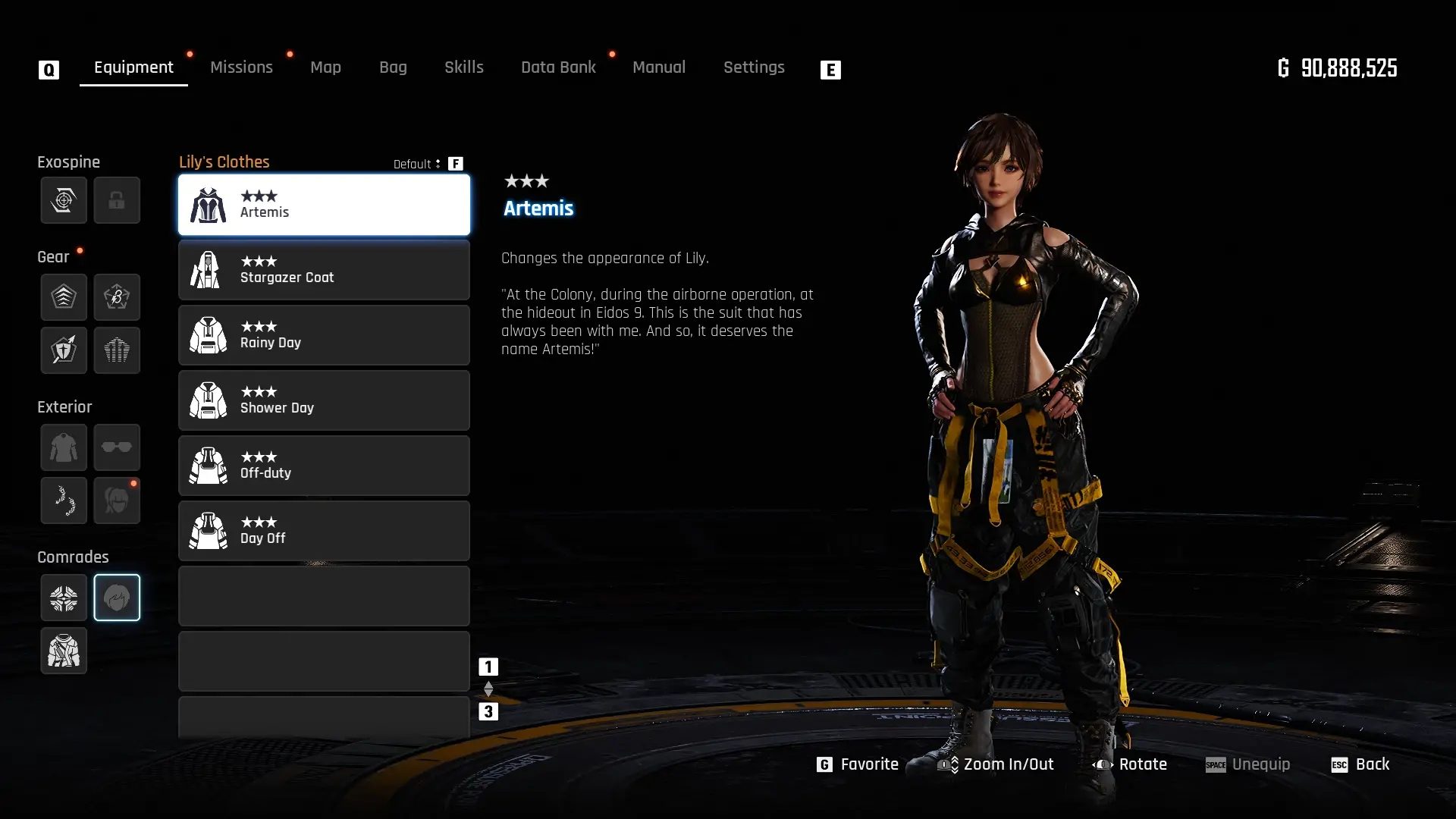Select the first Exospine slot

(64, 200)
